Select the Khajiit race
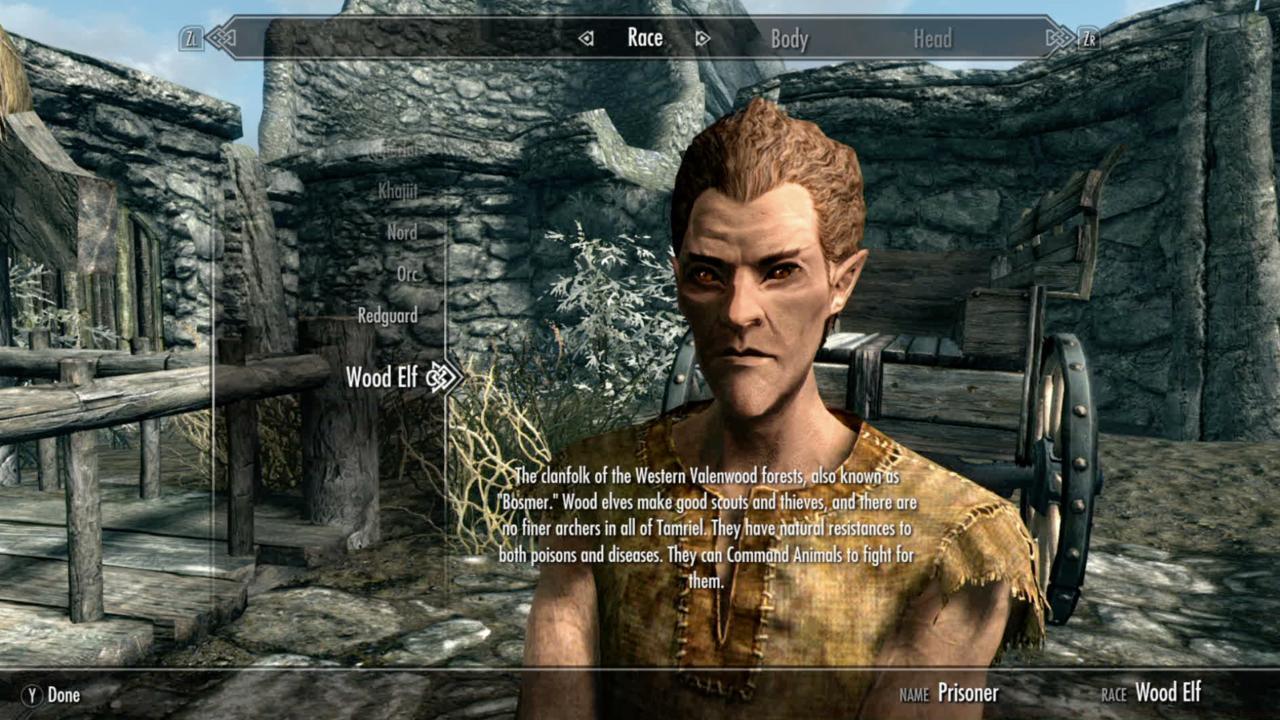The height and width of the screenshot is (720, 1280). pyautogui.click(x=398, y=189)
